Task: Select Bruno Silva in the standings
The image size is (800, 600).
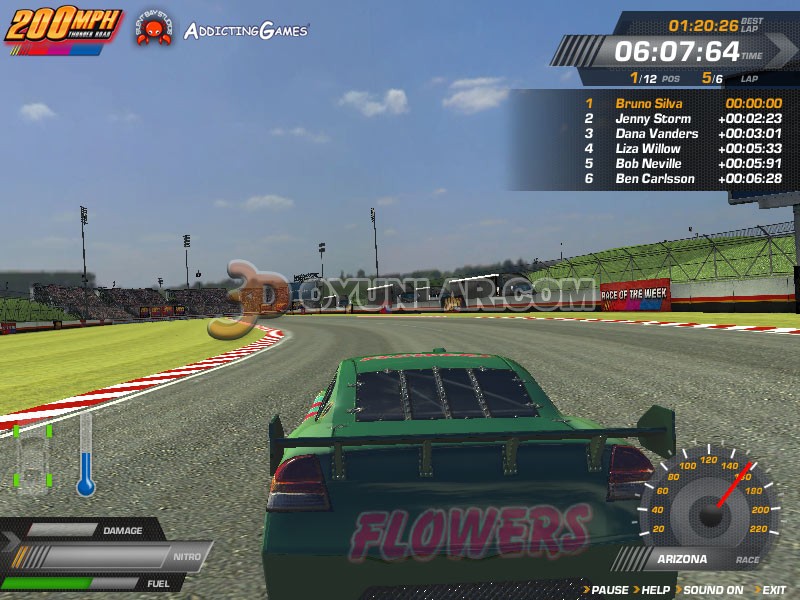Action: coord(647,103)
